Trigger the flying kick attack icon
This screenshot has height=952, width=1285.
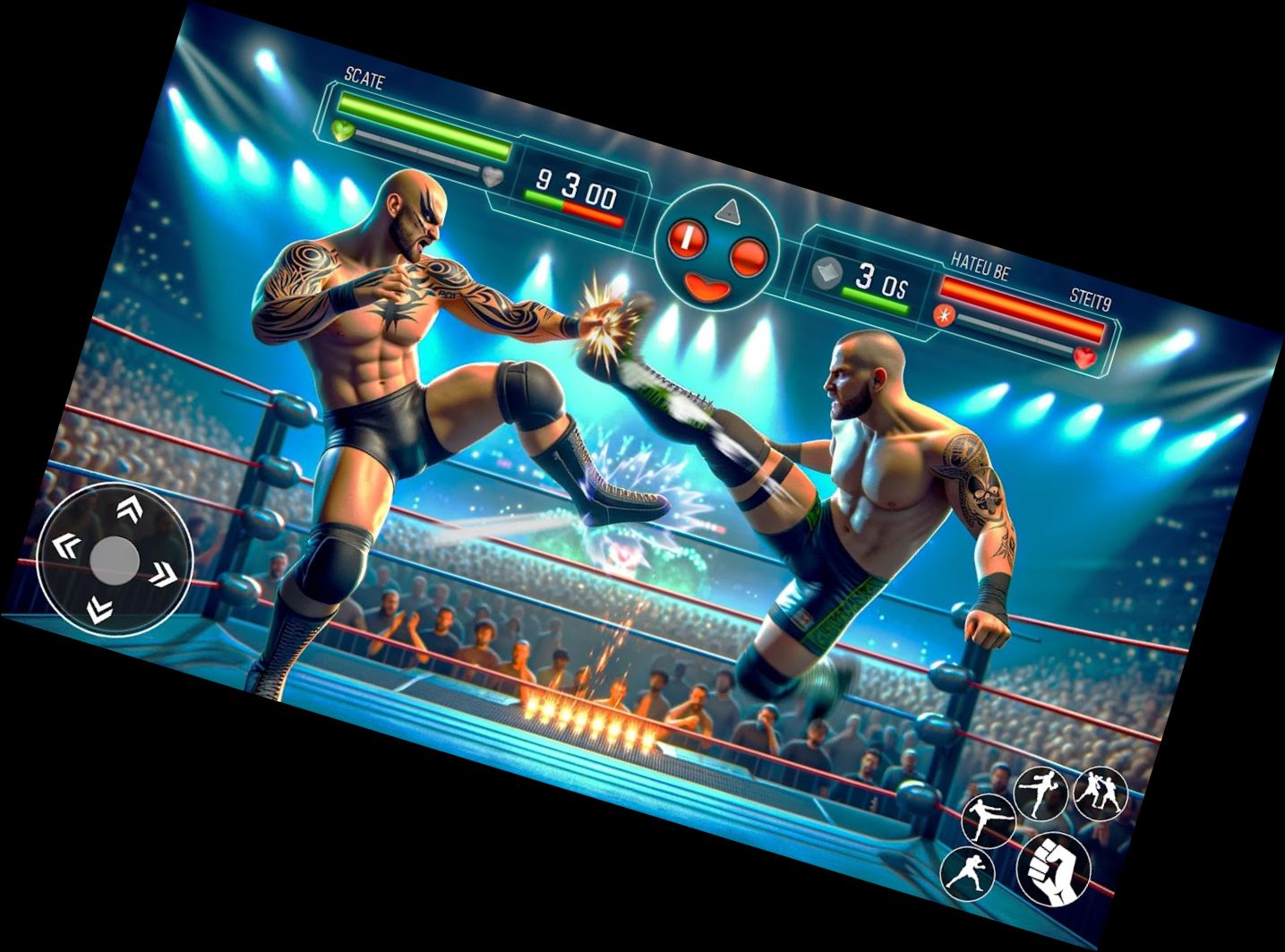(989, 820)
